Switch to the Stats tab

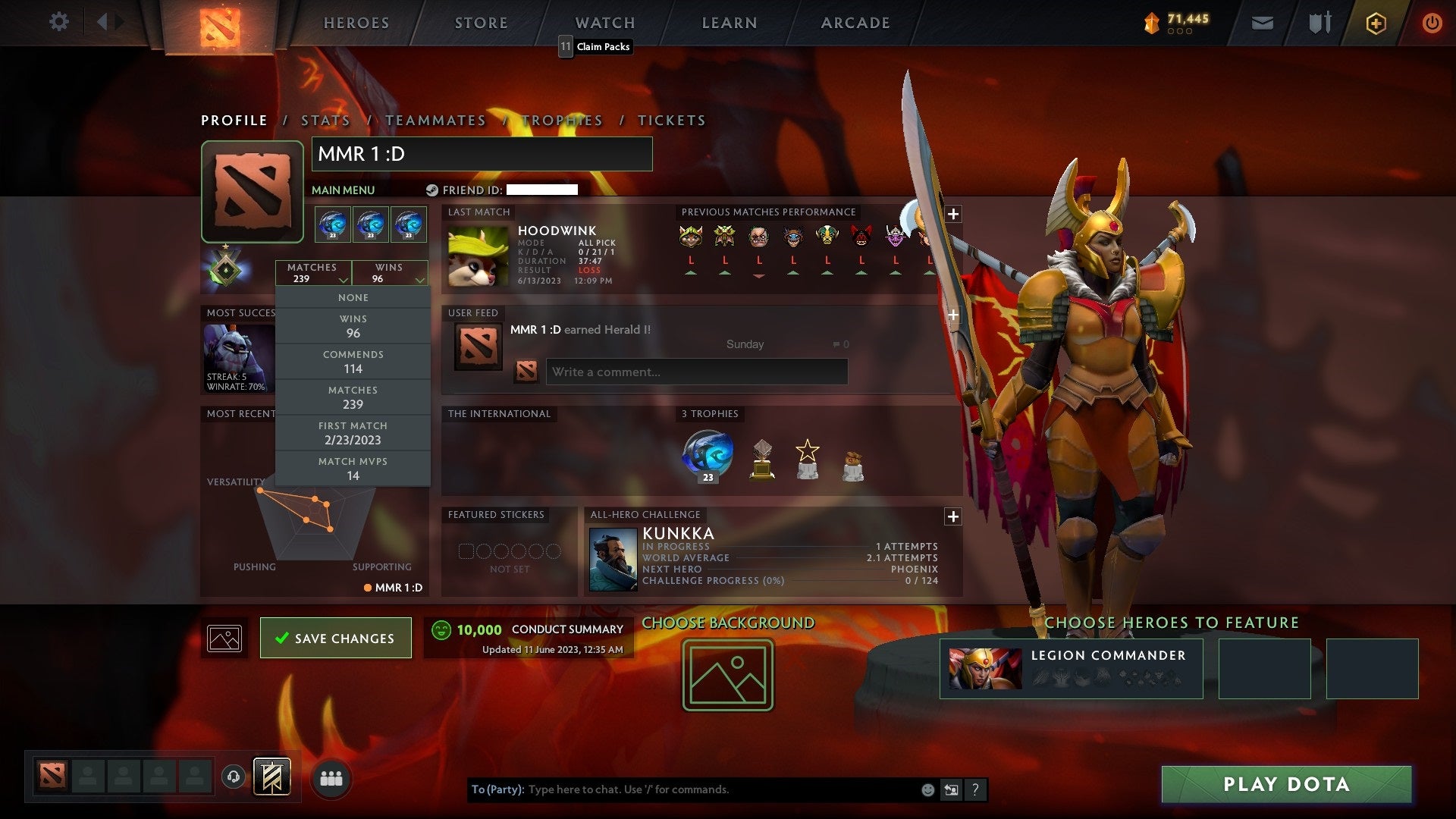(x=325, y=120)
